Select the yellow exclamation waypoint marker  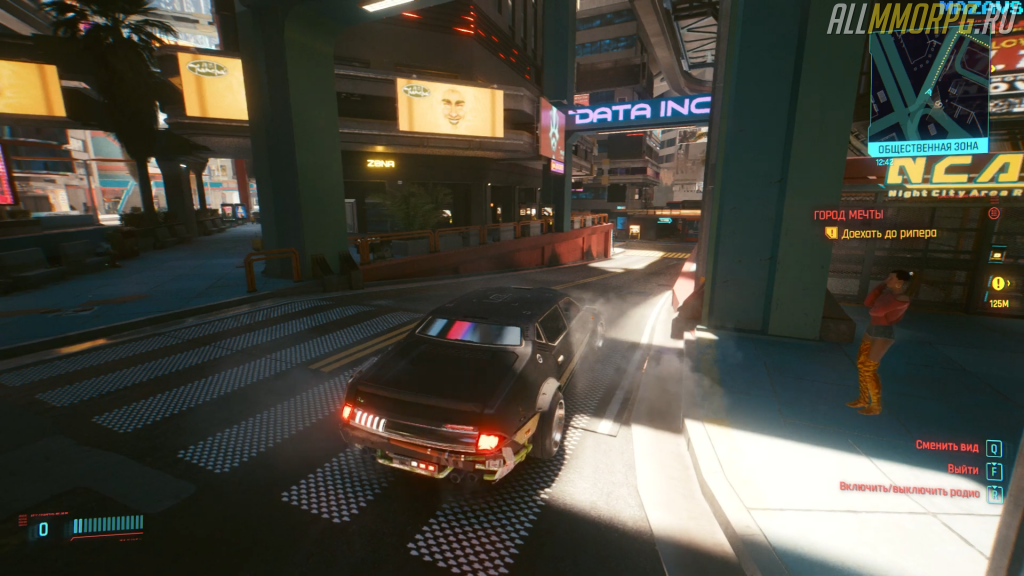click(997, 283)
